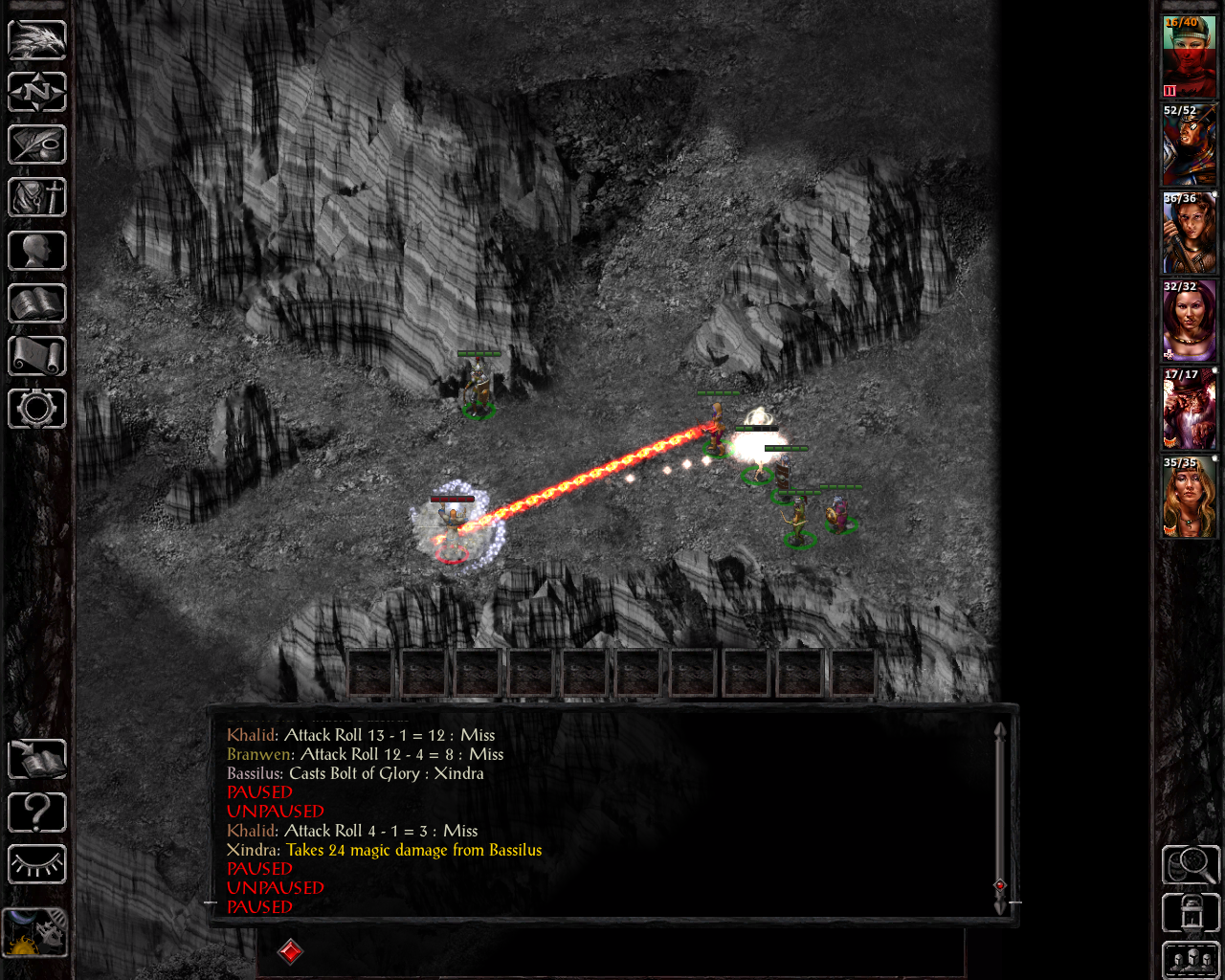Select the blonde woman portrait with 35/35
The width and height of the screenshot is (1225, 980).
tap(1189, 498)
